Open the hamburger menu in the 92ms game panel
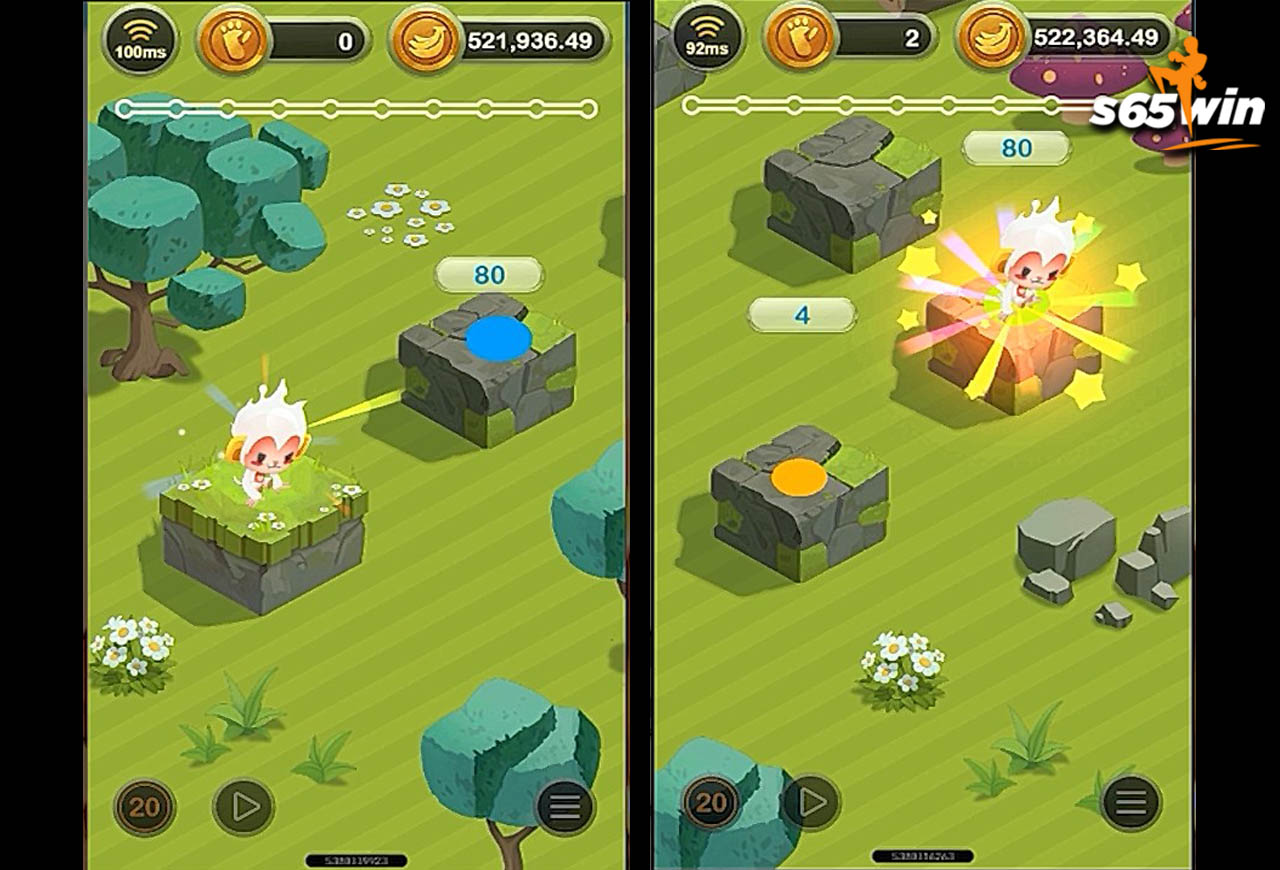This screenshot has height=870, width=1280. coord(1131,802)
